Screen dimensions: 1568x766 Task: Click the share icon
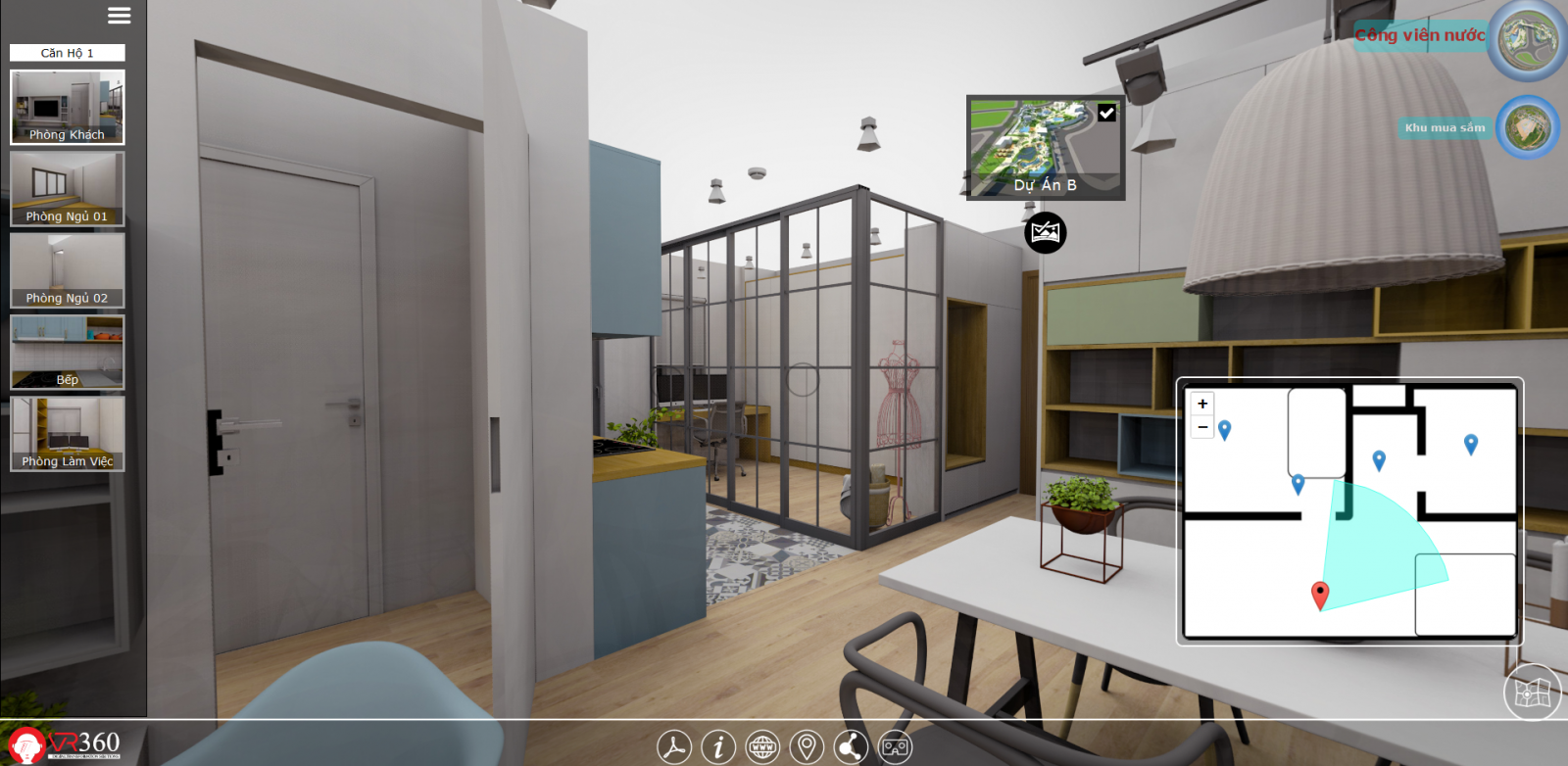849,747
